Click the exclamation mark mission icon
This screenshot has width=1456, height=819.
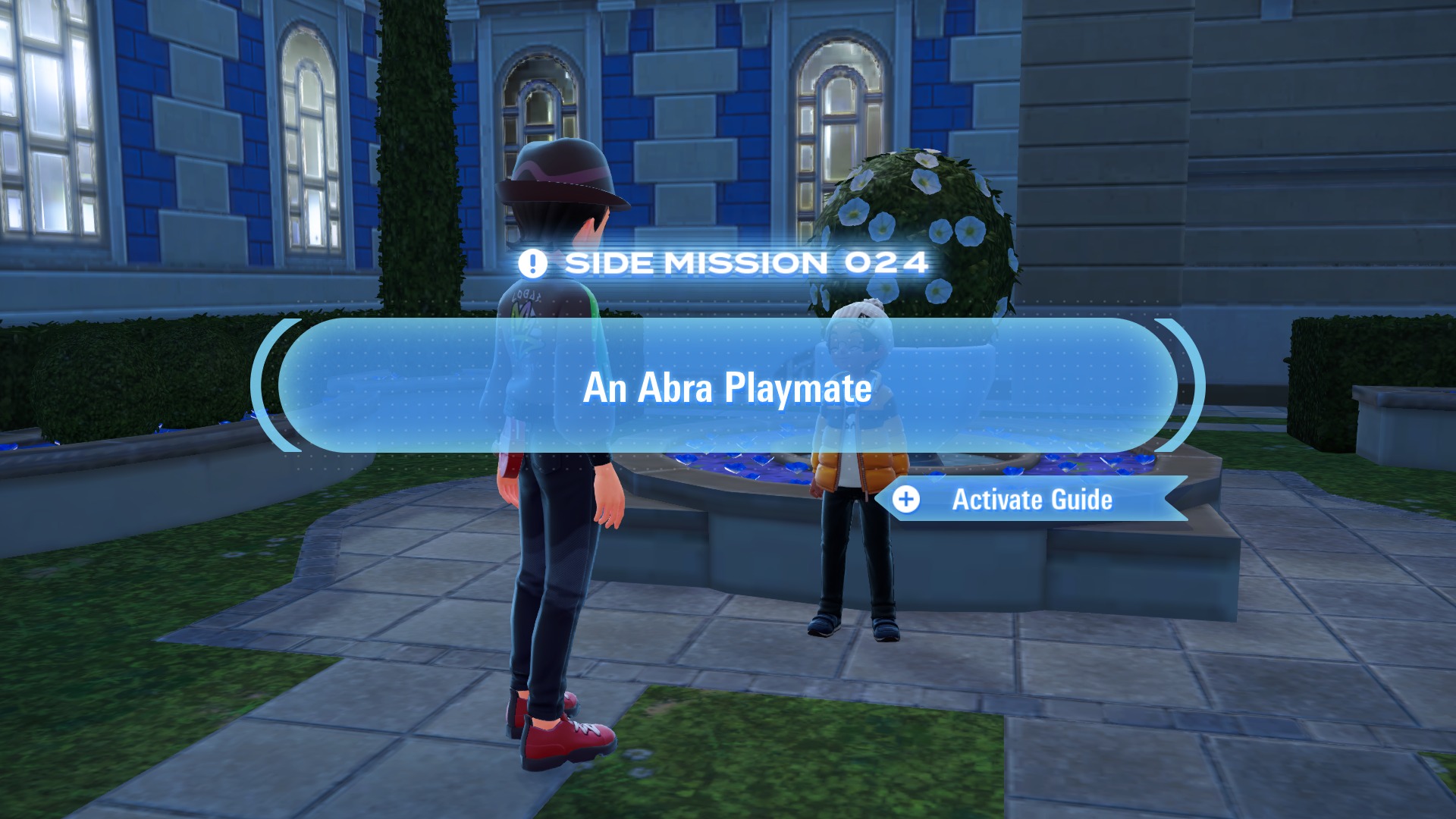pyautogui.click(x=532, y=264)
